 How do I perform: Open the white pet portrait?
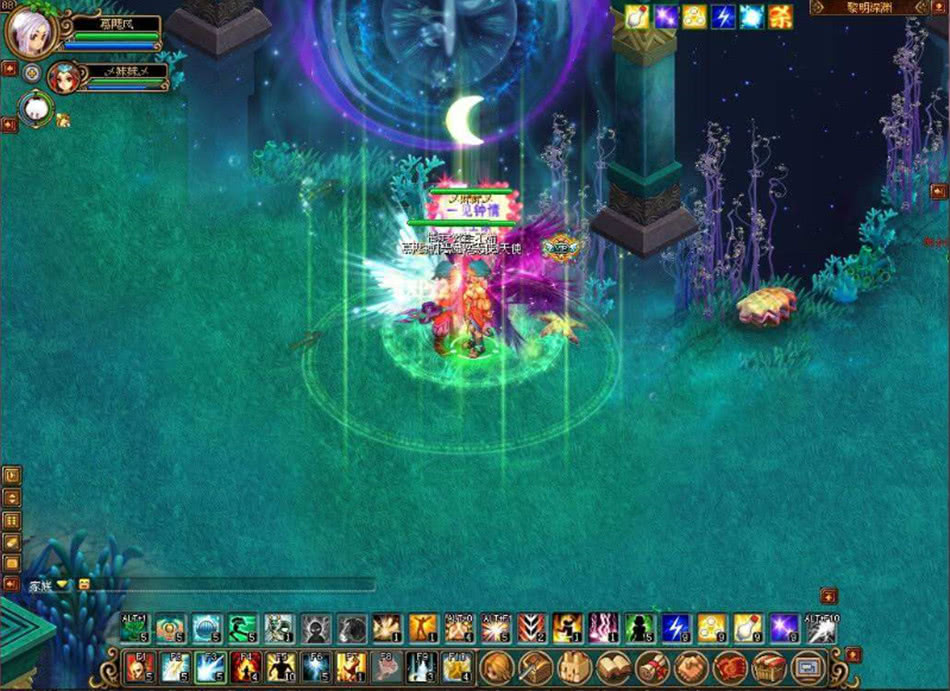[x=35, y=108]
